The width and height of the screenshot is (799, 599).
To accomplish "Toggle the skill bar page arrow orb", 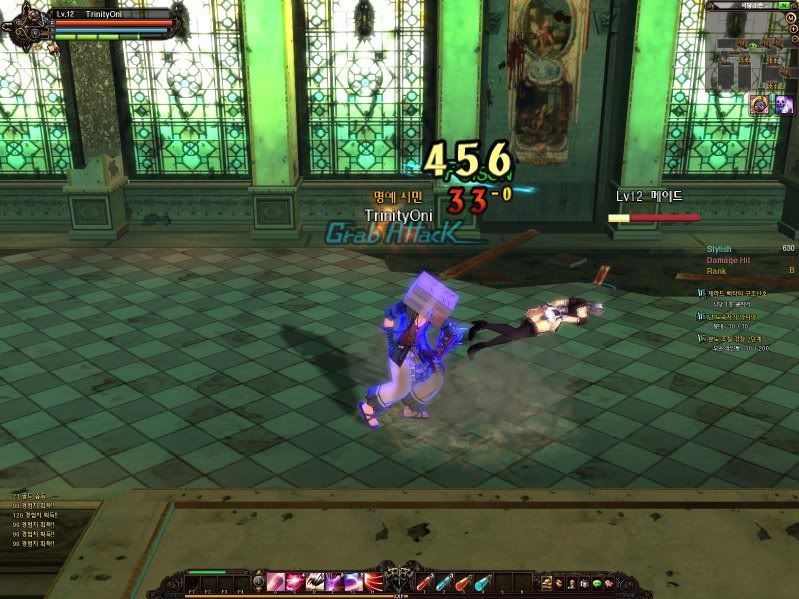I will (258, 582).
